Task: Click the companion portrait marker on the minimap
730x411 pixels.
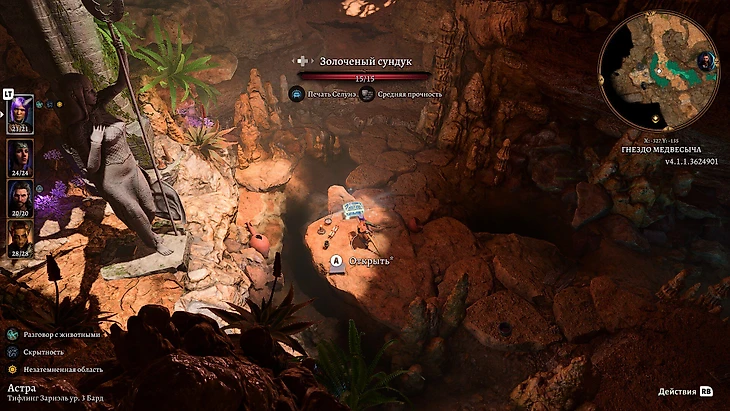Action: point(705,61)
